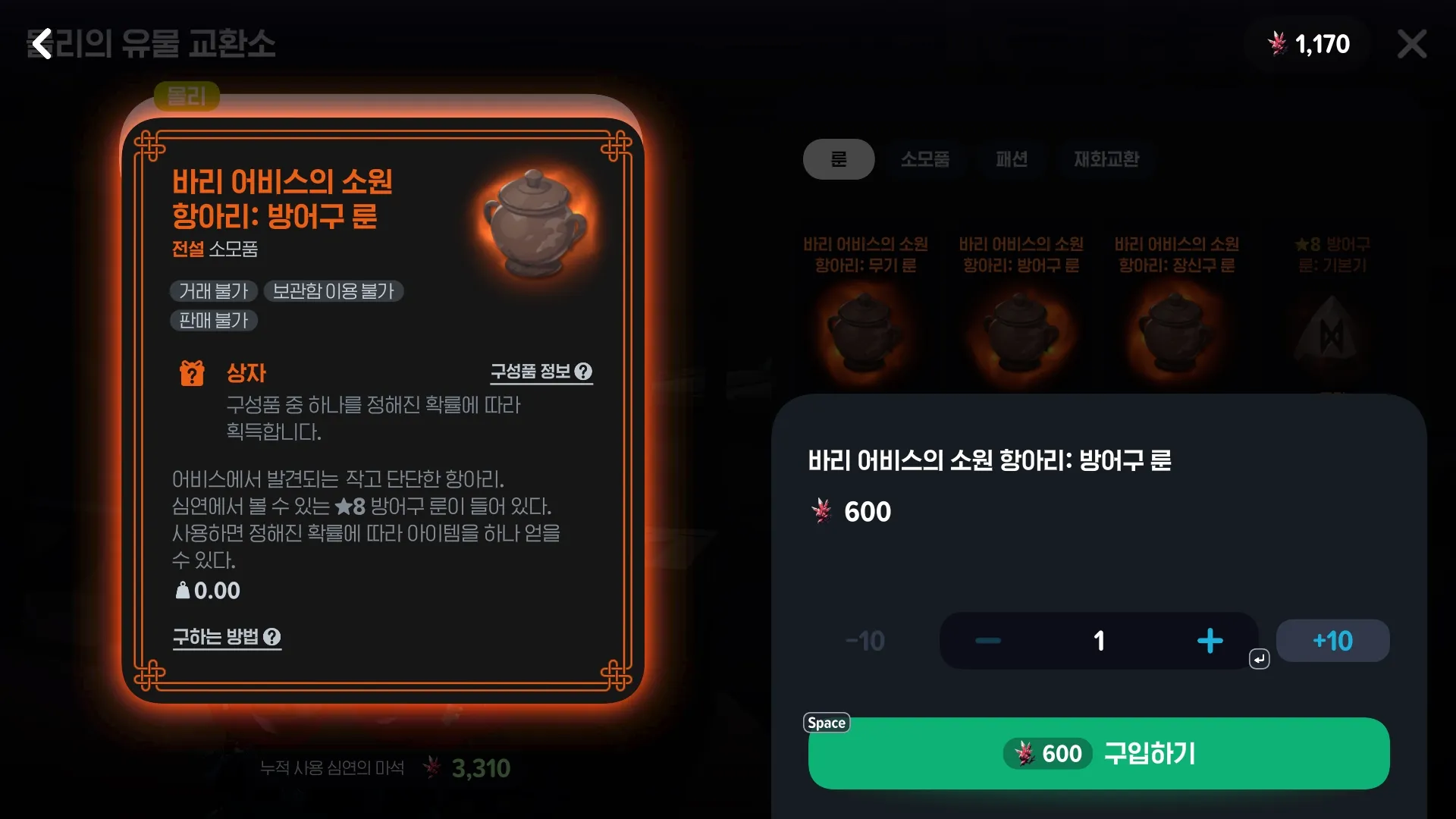Click the quantity field showing 1

point(1099,640)
